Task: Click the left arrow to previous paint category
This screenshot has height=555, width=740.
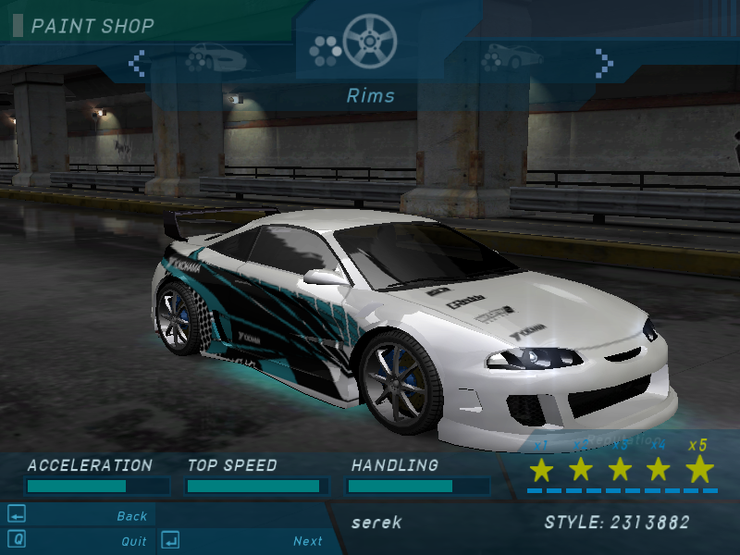Action: click(137, 64)
